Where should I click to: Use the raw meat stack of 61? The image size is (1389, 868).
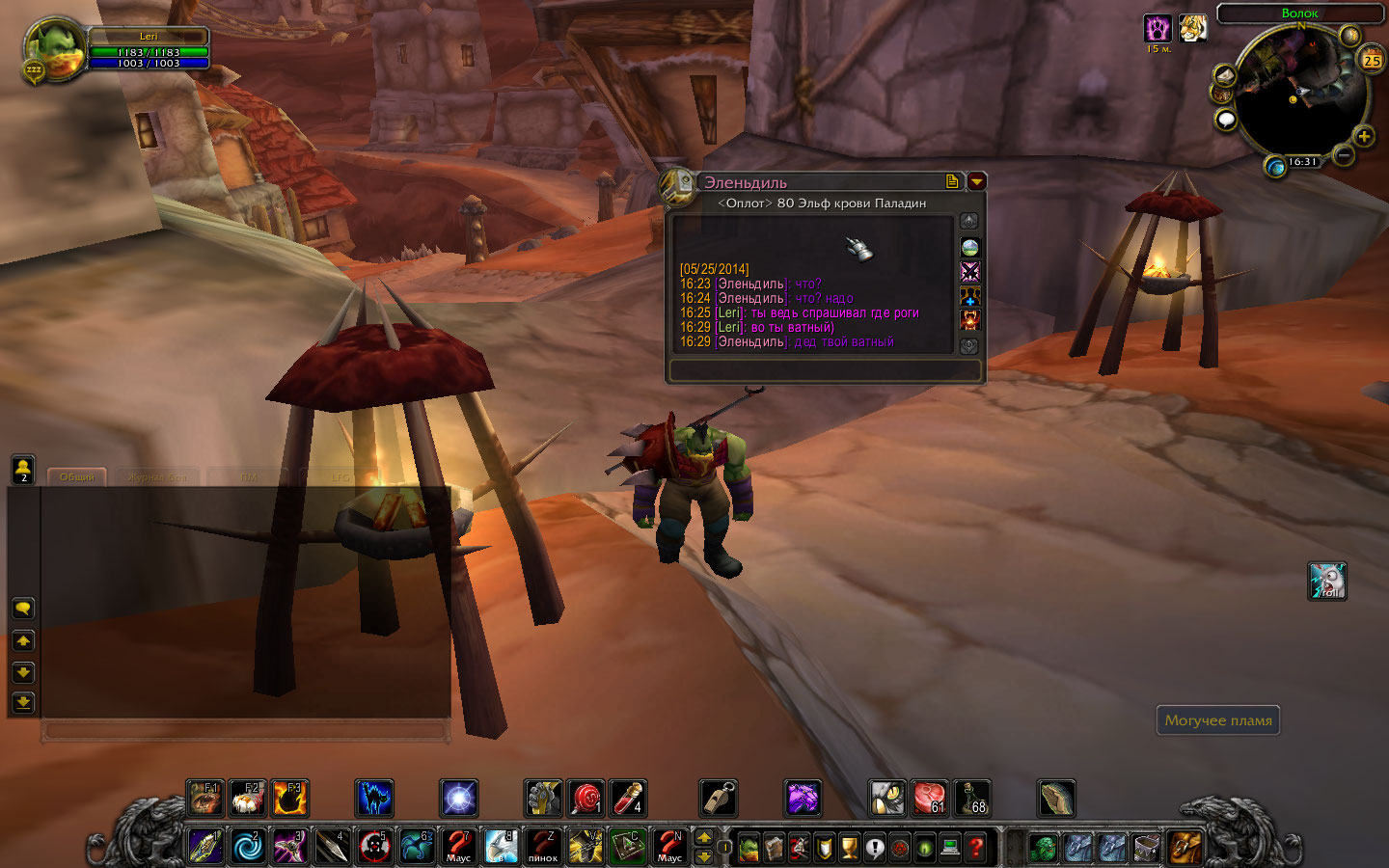(x=930, y=798)
